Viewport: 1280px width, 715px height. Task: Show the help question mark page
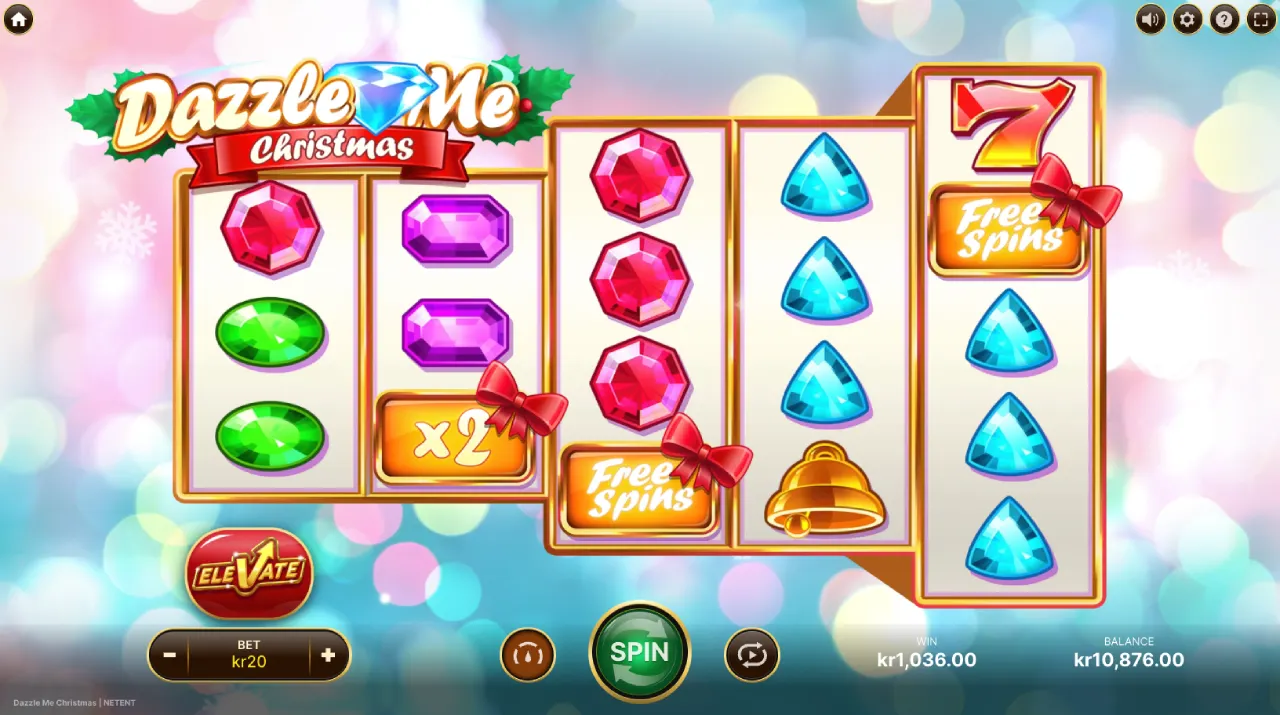click(1224, 18)
